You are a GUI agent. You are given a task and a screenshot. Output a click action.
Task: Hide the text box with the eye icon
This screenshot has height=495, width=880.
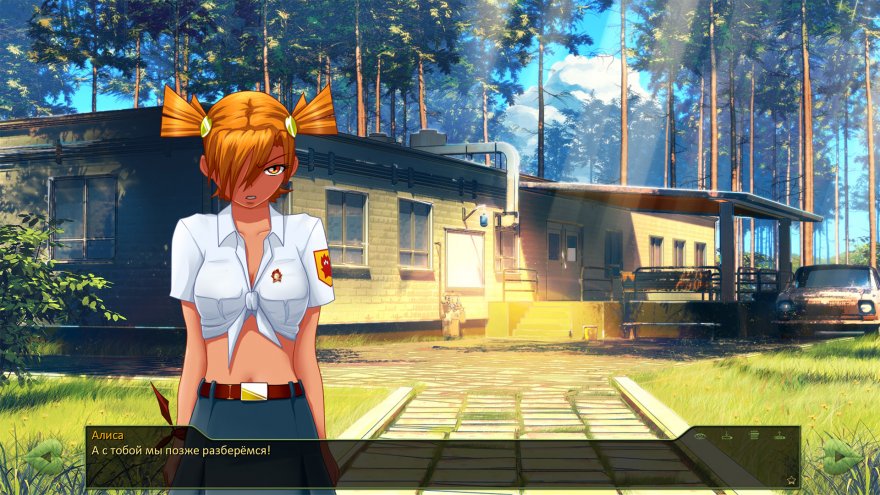click(700, 436)
